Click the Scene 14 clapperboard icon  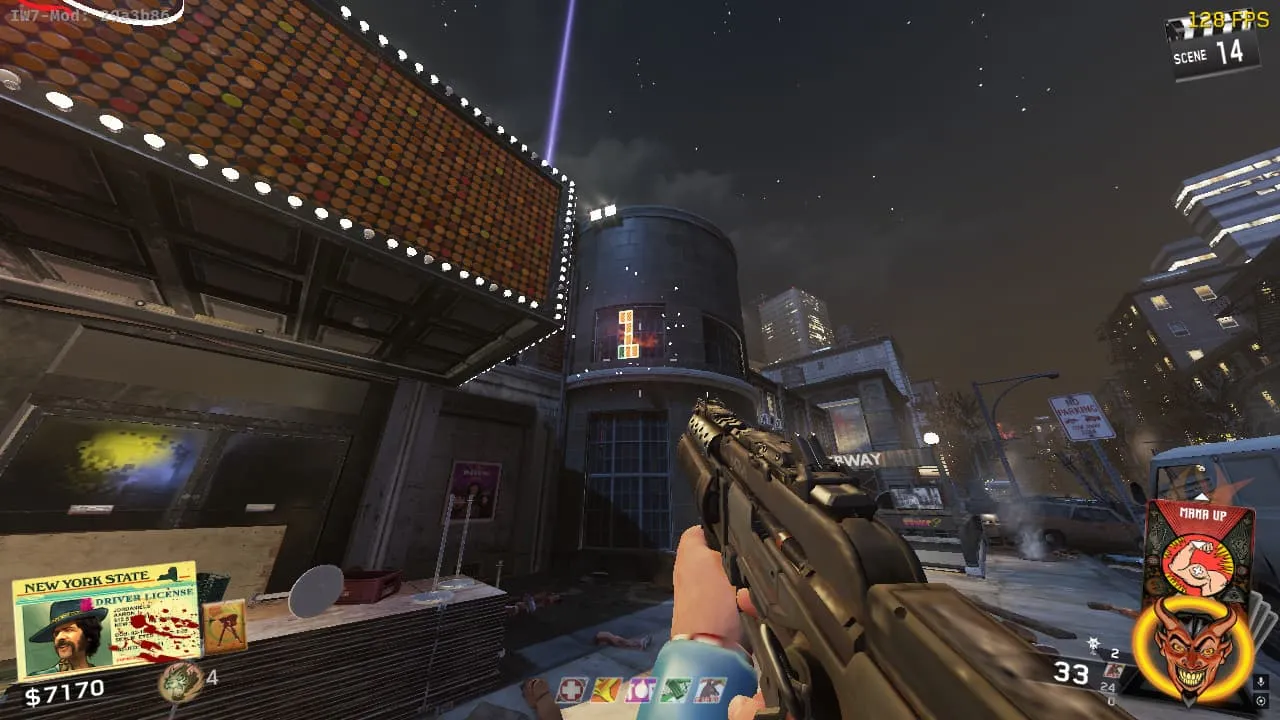pos(1214,48)
